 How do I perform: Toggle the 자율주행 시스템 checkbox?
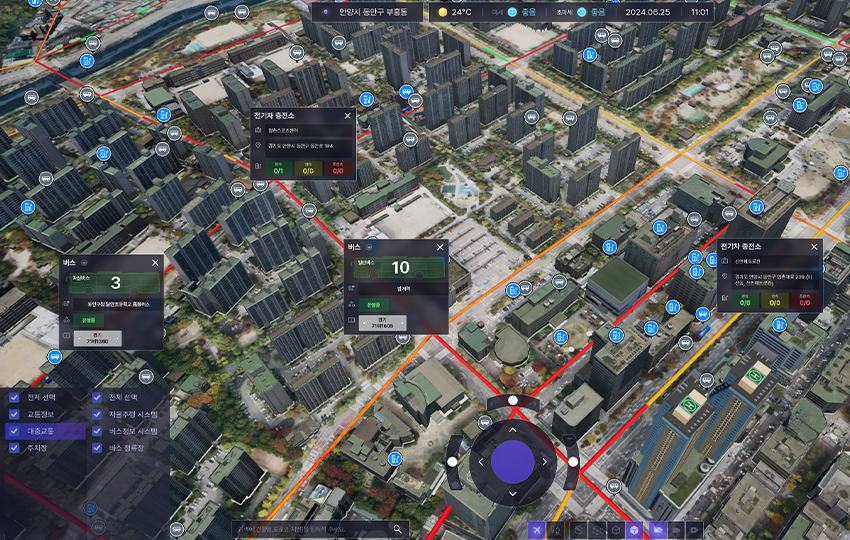(98, 414)
